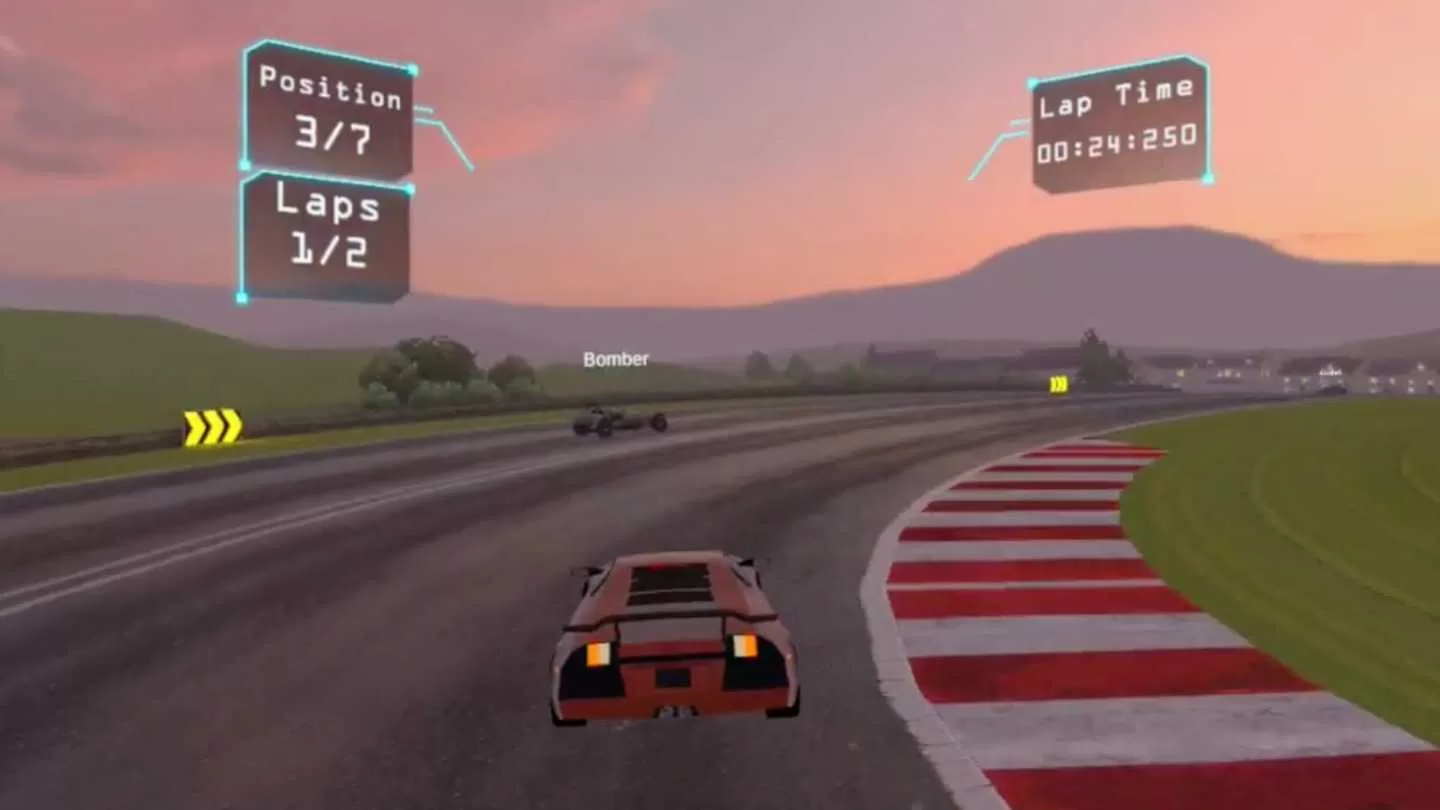Select the Bomber opponent name label
This screenshot has width=1440, height=810.
tap(616, 359)
